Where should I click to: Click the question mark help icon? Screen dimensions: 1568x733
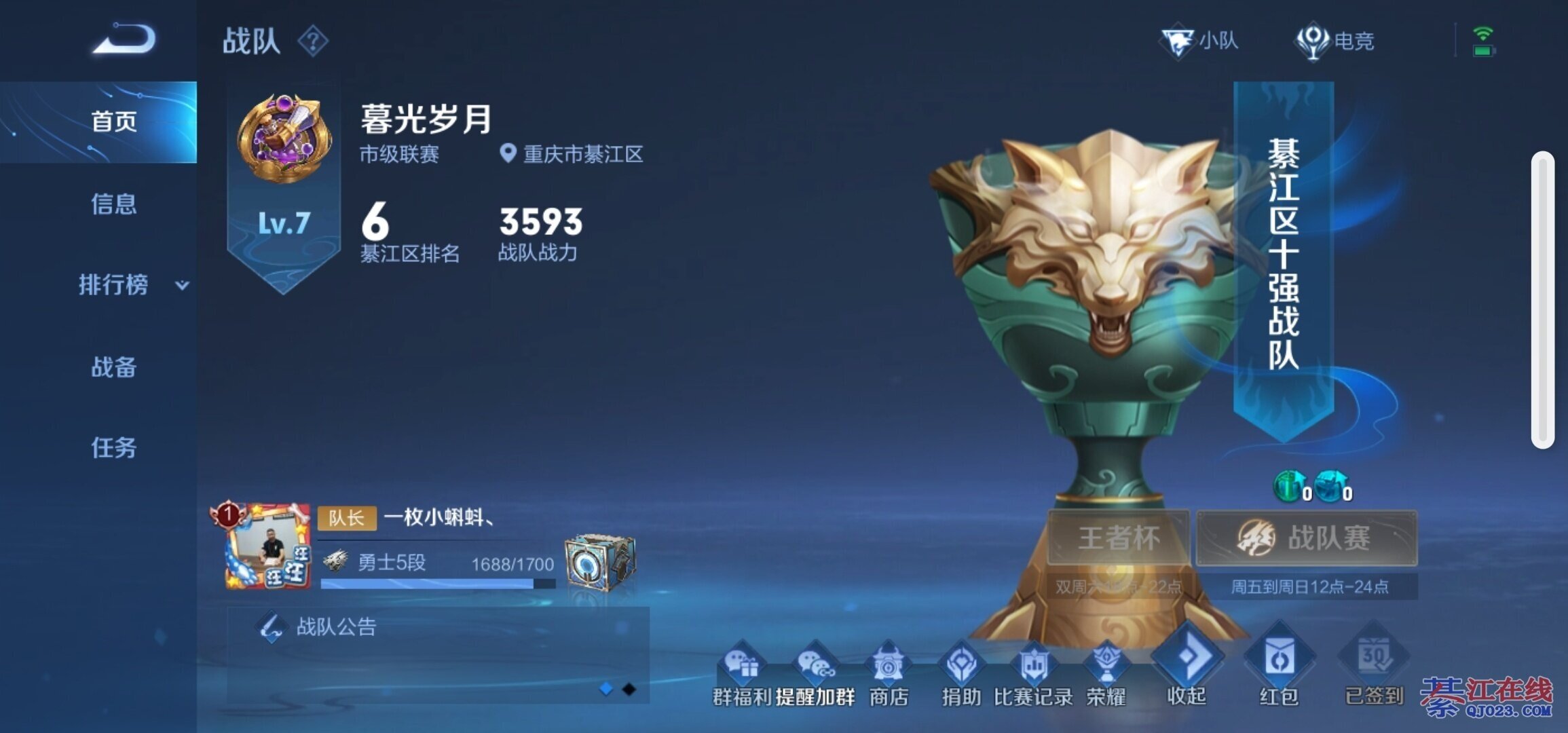(x=313, y=41)
